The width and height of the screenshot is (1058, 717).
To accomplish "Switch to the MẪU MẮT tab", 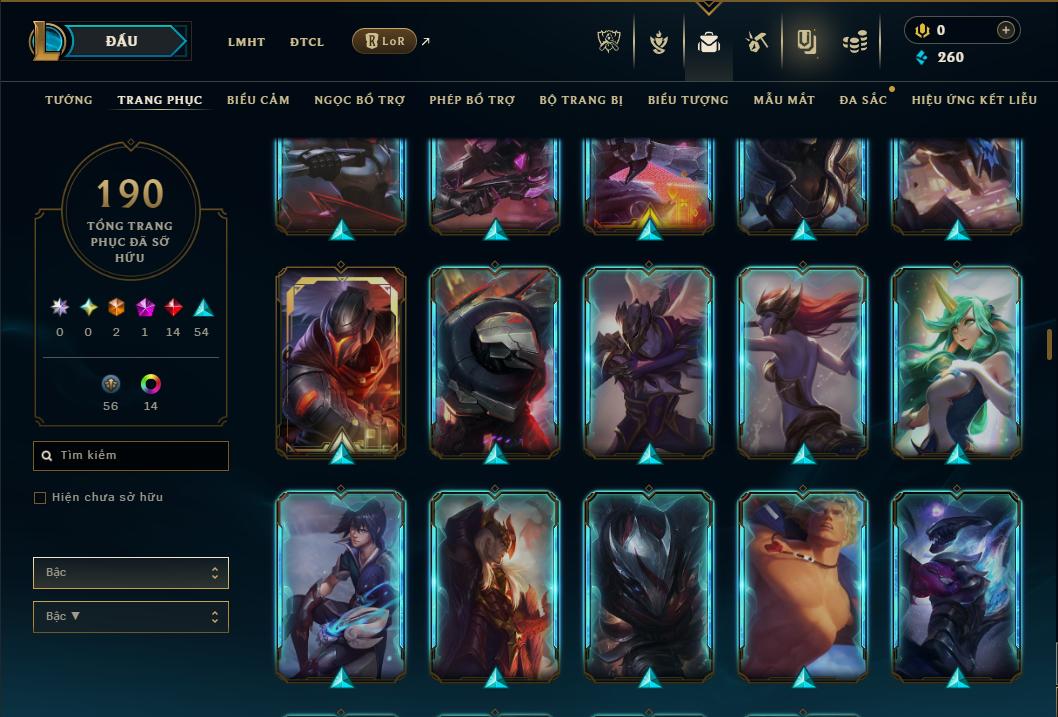I will click(784, 100).
